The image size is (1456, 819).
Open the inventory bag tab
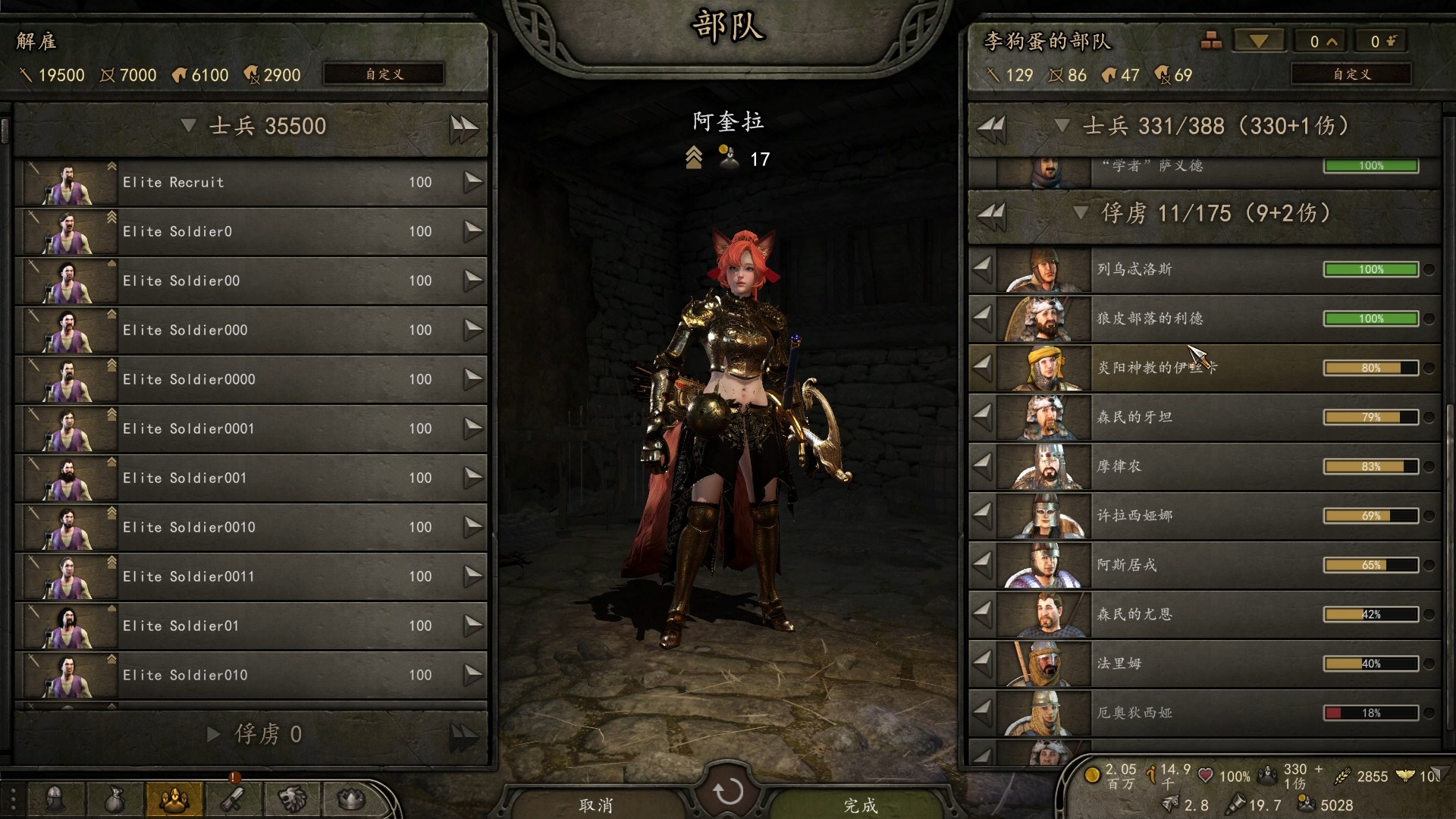(115, 799)
